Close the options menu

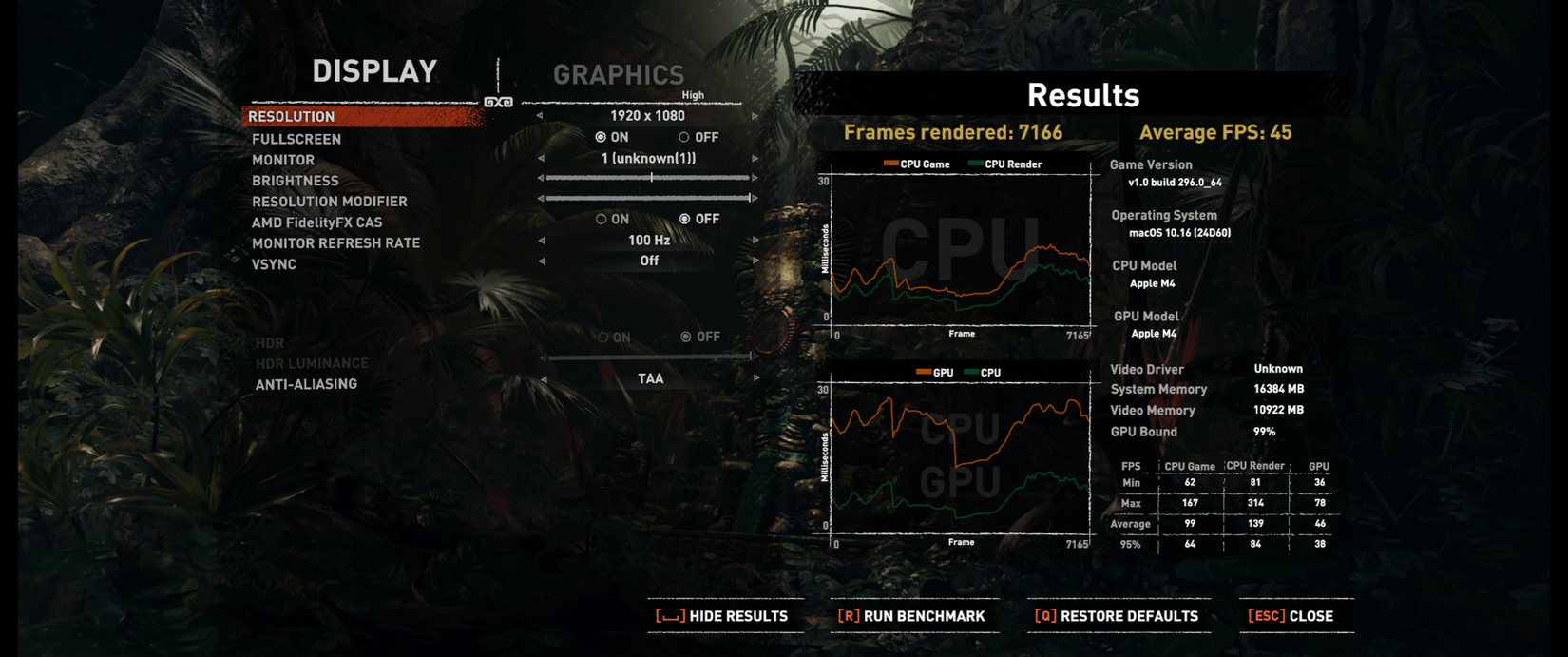[1291, 616]
